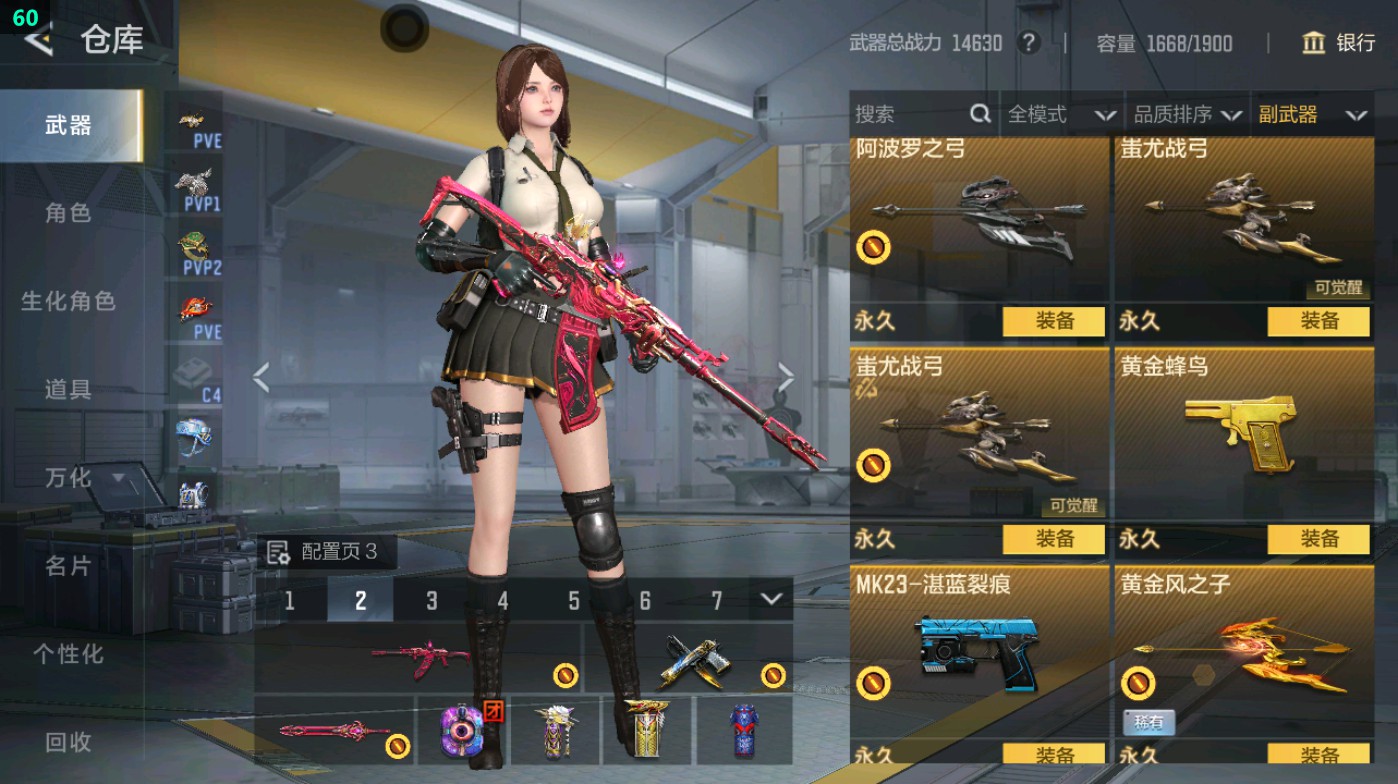The height and width of the screenshot is (784, 1398).
Task: Expand the loadout page number list
Action: pos(770,600)
